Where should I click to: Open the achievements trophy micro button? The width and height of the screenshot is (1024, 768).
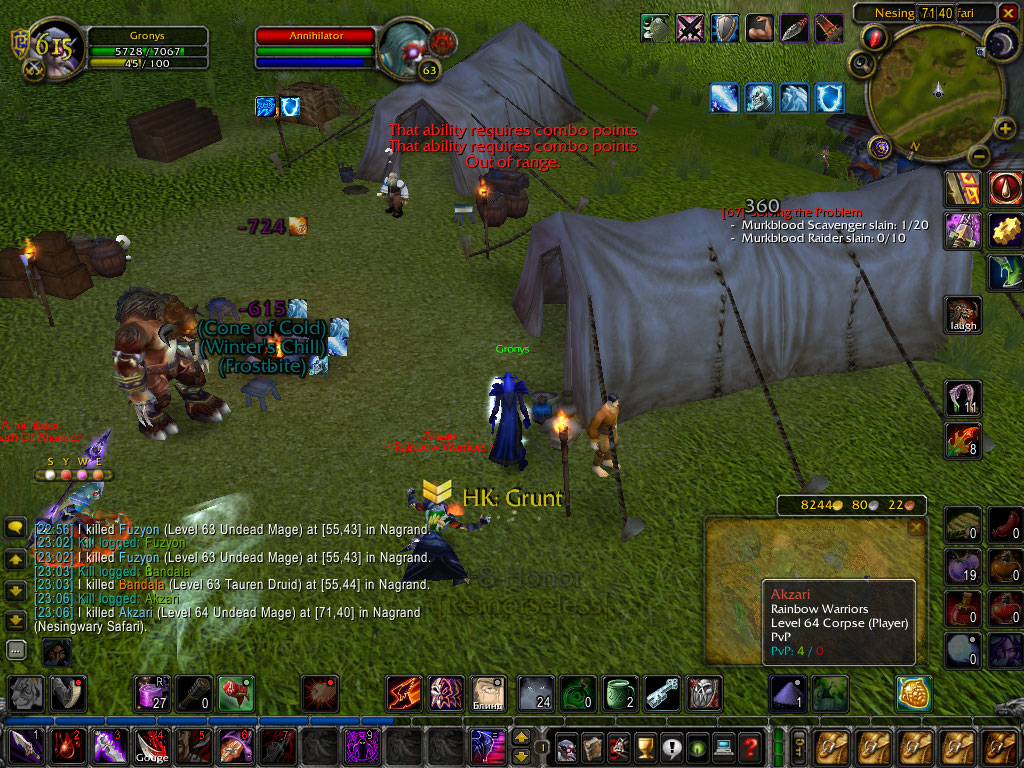click(x=646, y=746)
